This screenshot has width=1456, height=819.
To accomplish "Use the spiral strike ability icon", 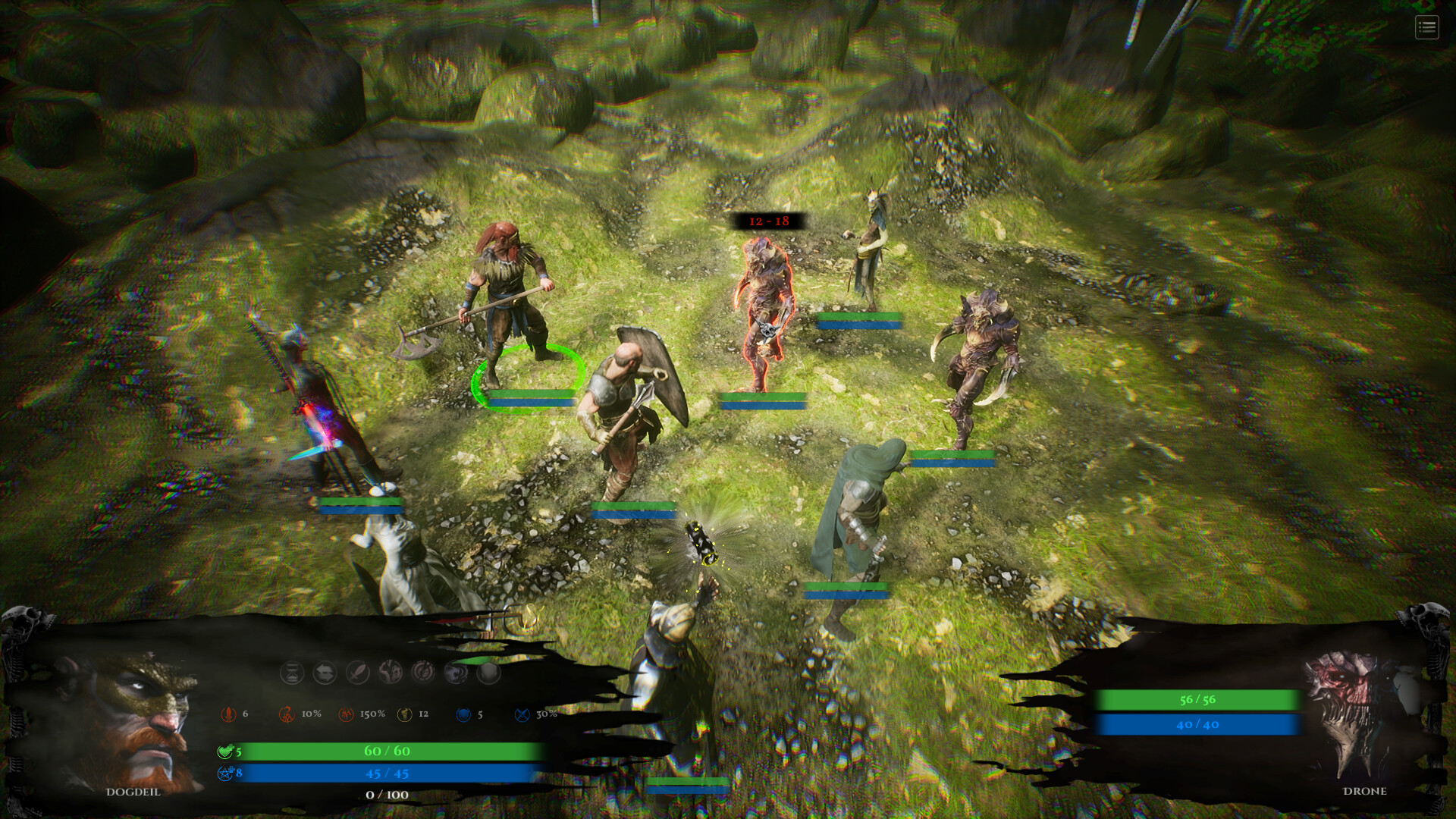I will pos(422,671).
